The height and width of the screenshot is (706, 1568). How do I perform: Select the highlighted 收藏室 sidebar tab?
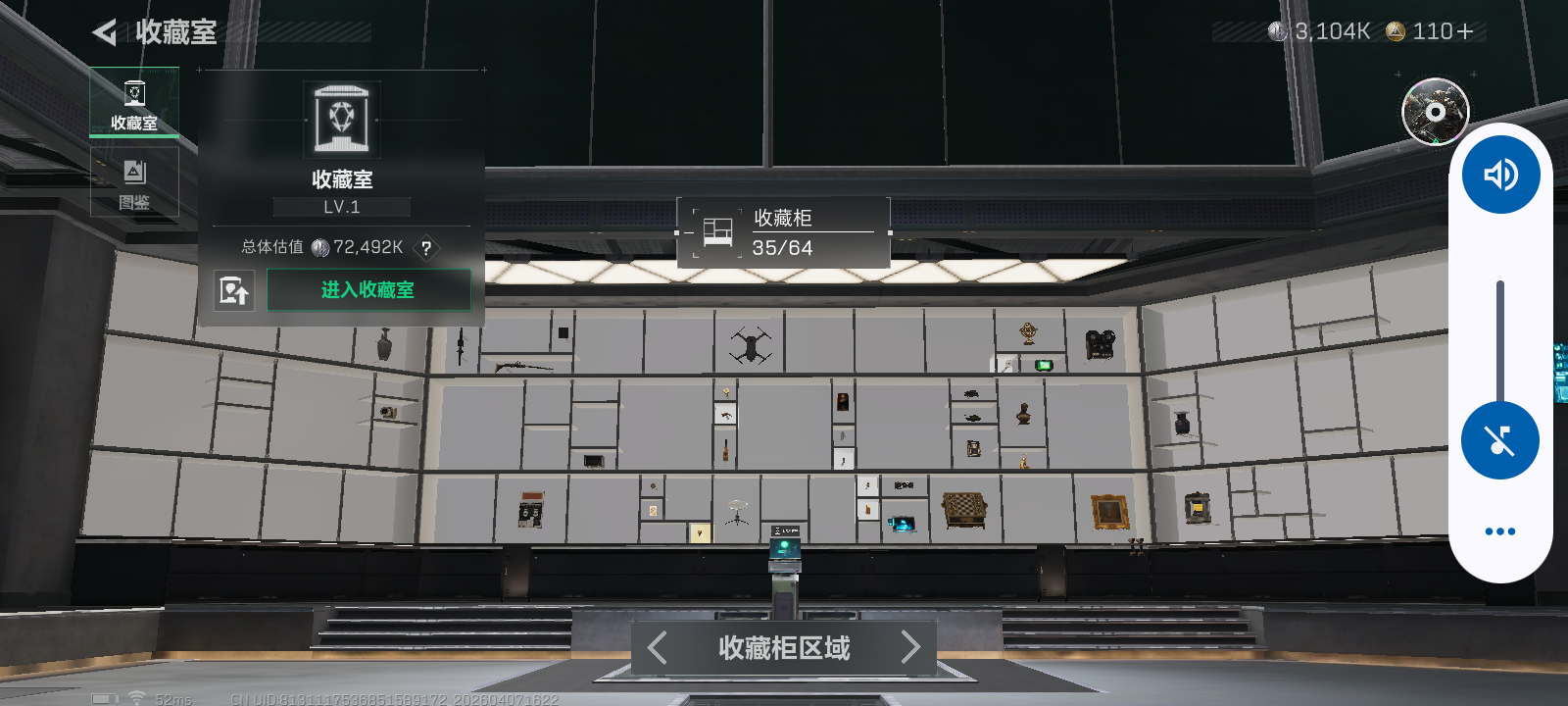[134, 103]
